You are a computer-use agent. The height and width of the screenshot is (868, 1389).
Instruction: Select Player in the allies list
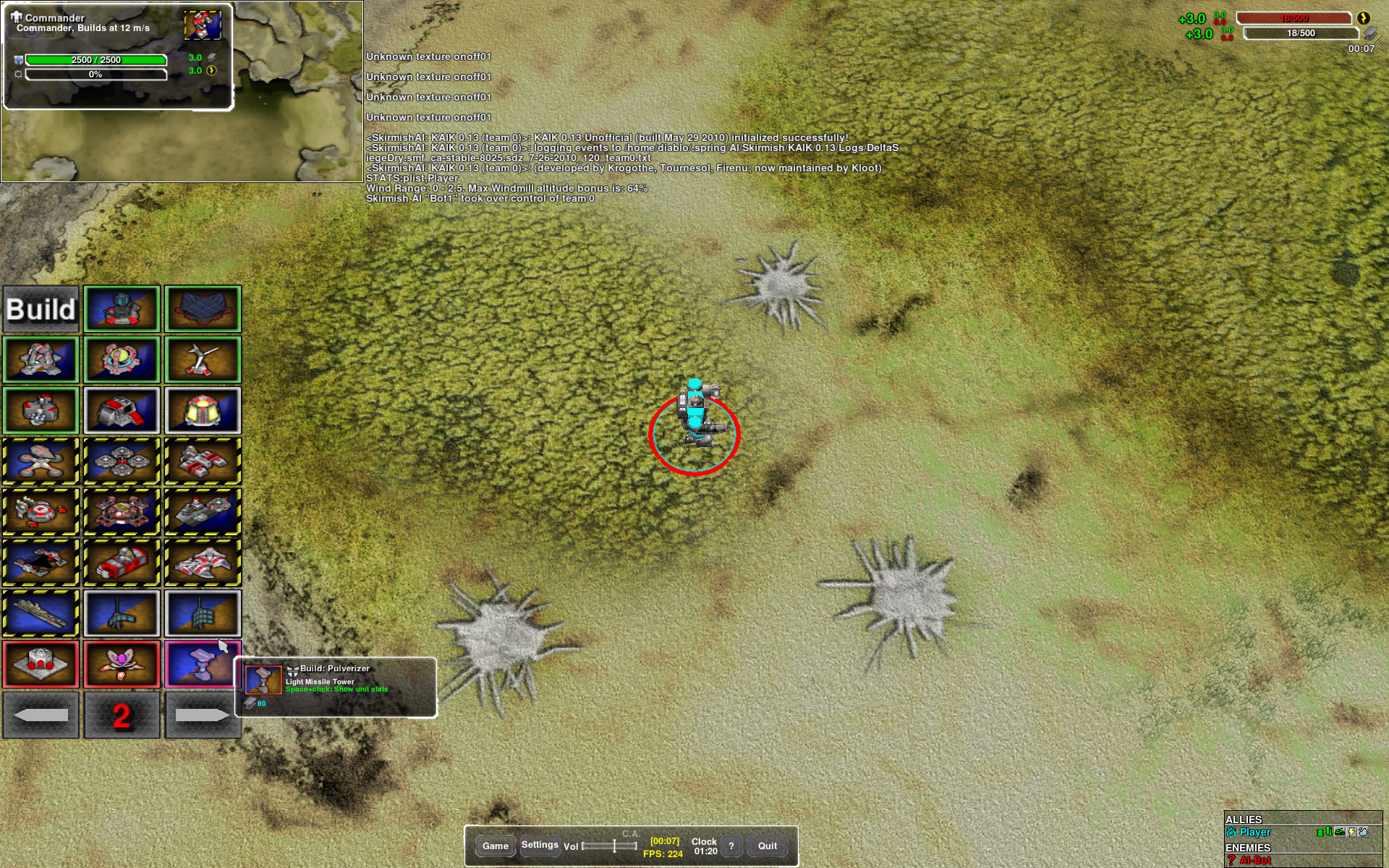[1255, 833]
